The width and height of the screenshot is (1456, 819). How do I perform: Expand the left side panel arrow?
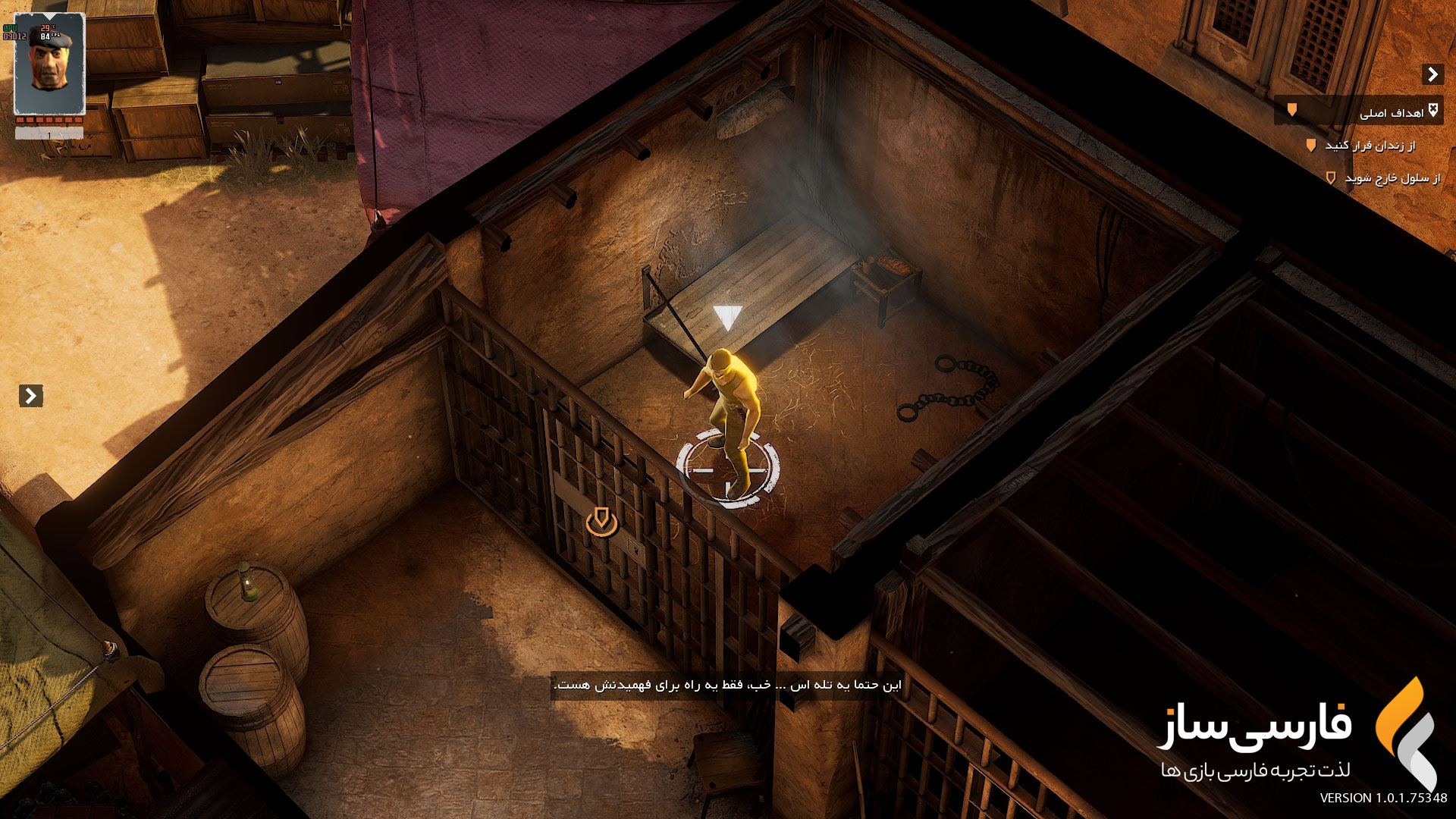coord(30,396)
